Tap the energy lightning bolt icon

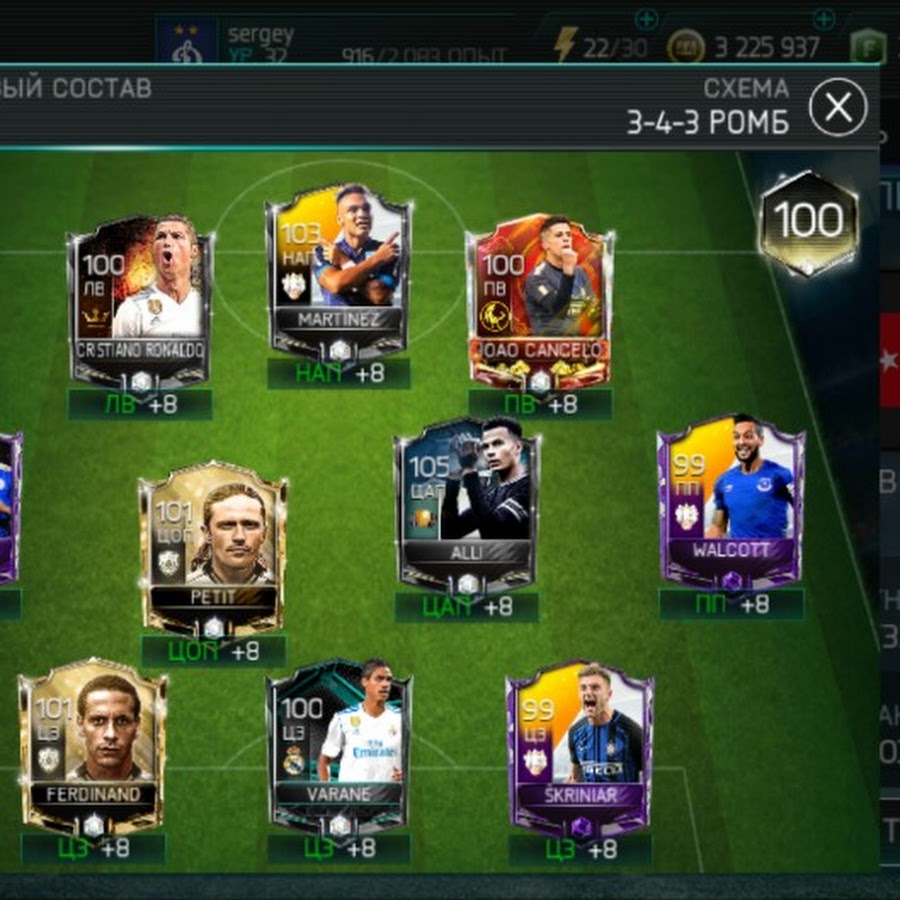(567, 44)
